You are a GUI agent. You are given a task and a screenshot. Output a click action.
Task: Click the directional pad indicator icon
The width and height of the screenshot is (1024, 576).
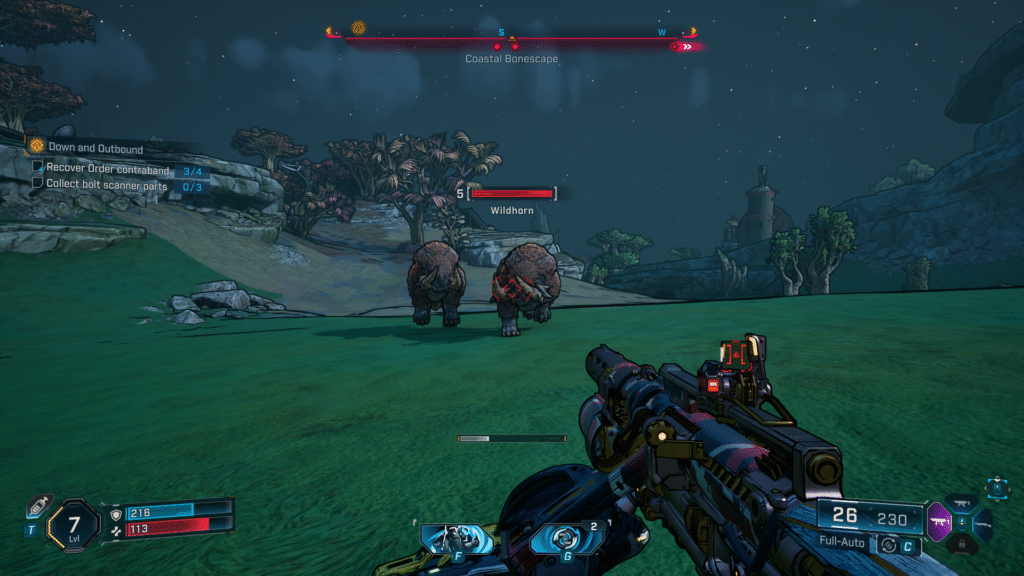(x=996, y=488)
